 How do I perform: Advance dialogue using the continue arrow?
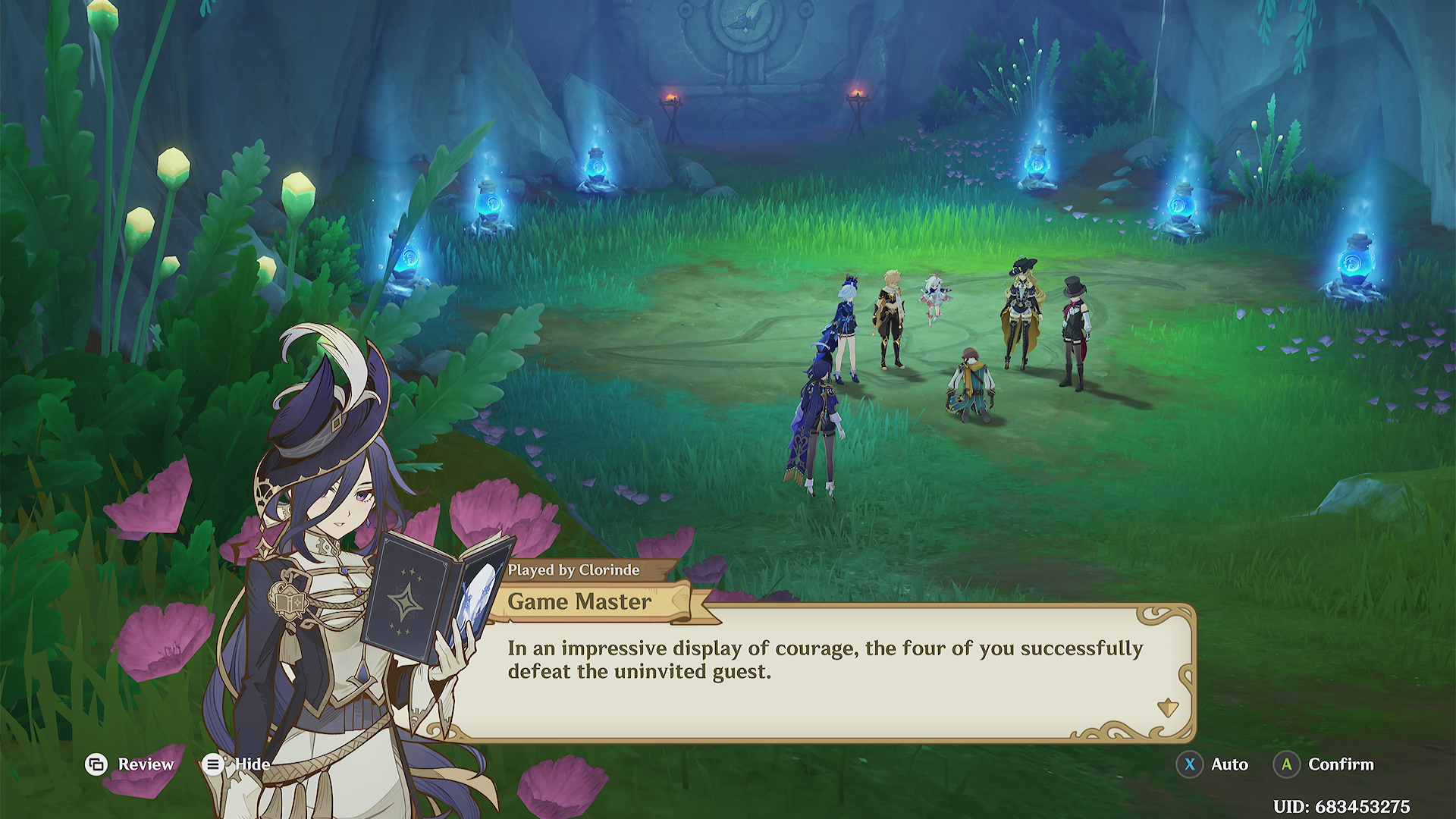(1167, 708)
